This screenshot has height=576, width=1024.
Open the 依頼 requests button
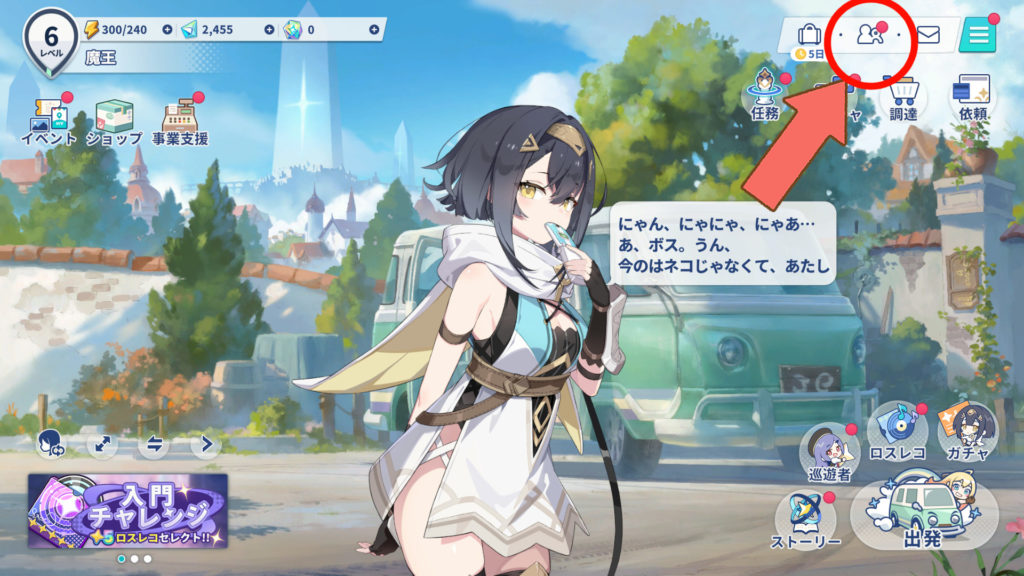(972, 97)
